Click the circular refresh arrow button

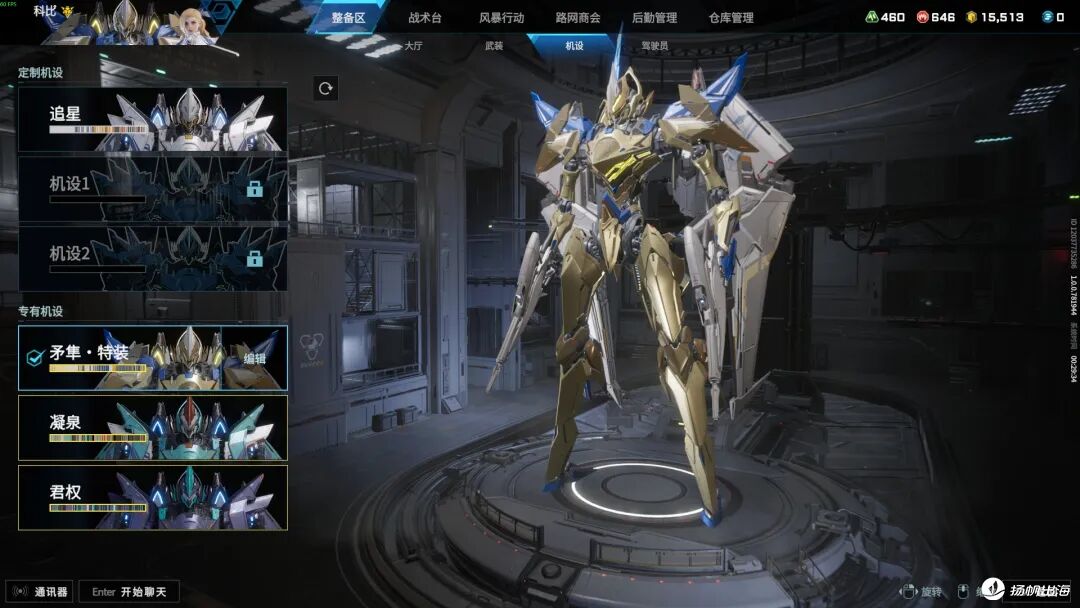325,88
